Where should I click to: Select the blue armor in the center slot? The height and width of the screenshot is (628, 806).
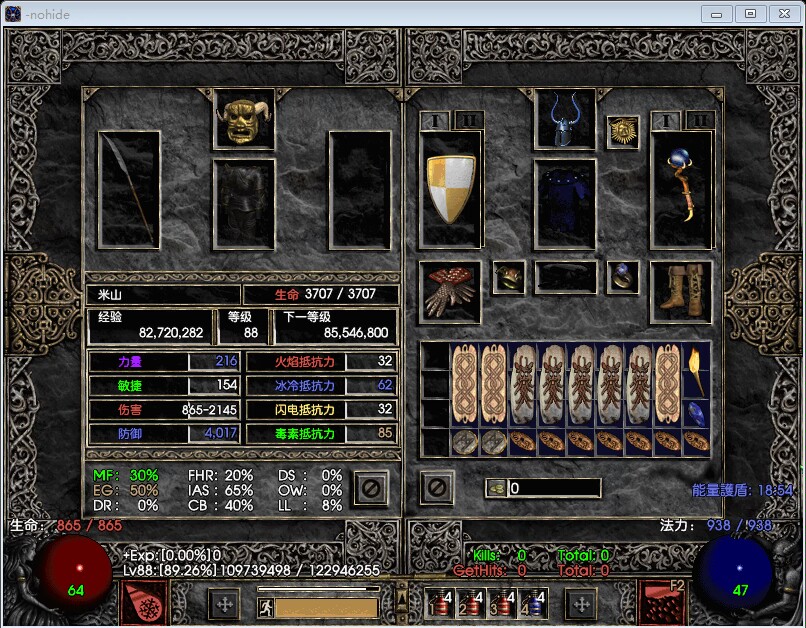pyautogui.click(x=566, y=204)
